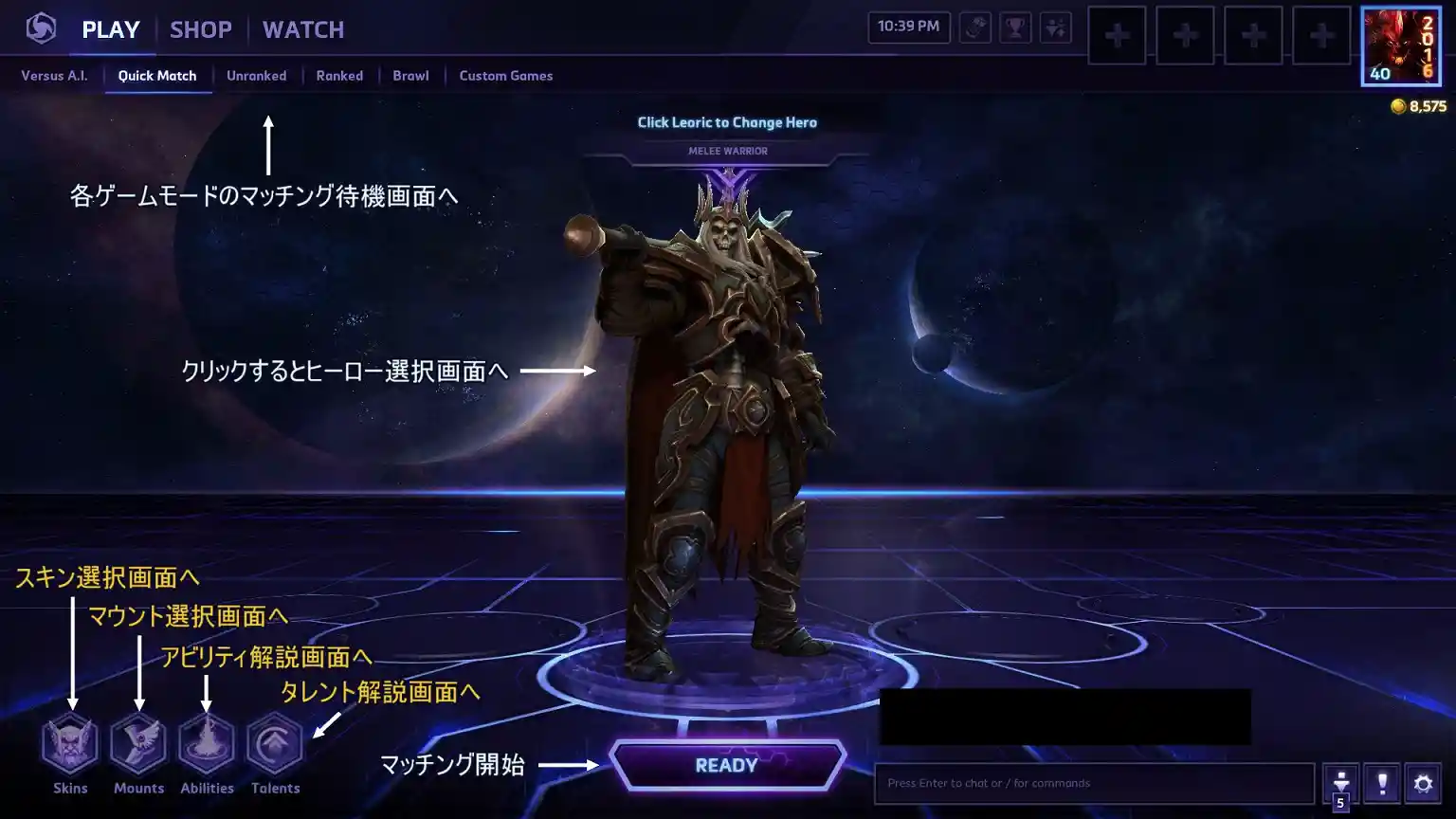Open the SHOP menu
This screenshot has height=819, width=1456.
(201, 29)
